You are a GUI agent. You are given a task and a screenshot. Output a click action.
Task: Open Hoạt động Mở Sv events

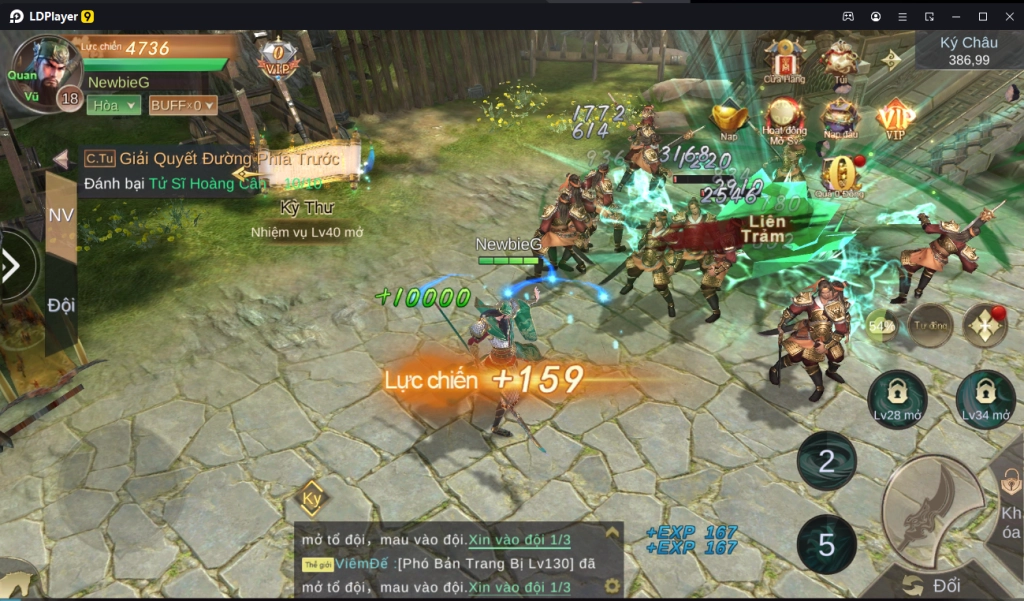784,120
